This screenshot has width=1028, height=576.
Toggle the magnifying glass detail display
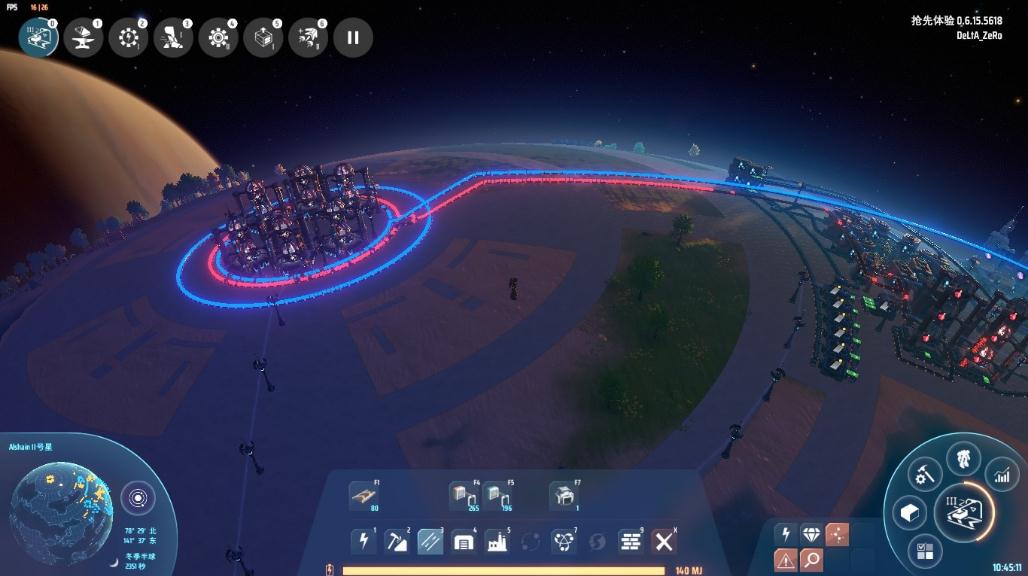810,559
